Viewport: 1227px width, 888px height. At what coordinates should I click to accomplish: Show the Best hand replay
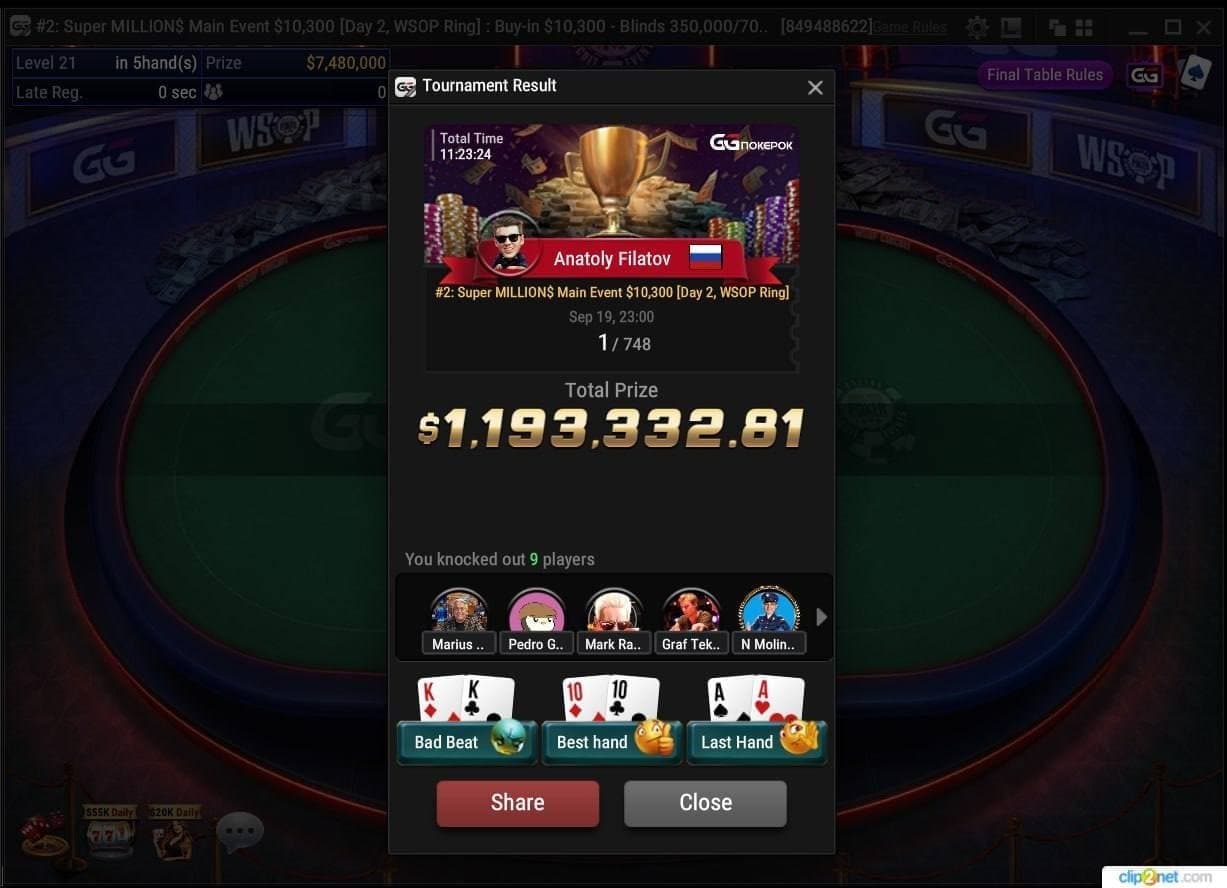click(611, 742)
